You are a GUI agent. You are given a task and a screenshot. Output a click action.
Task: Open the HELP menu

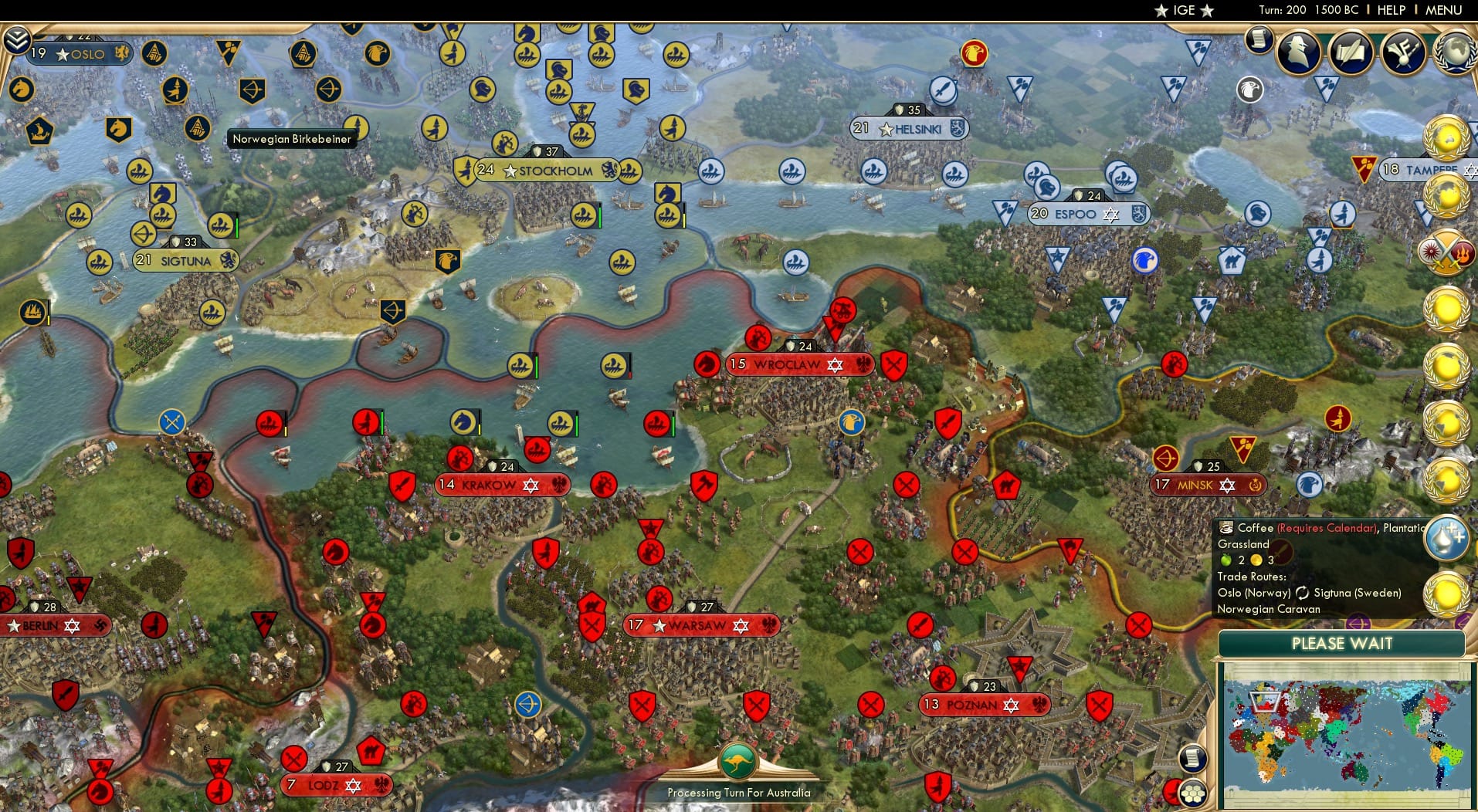(1390, 10)
